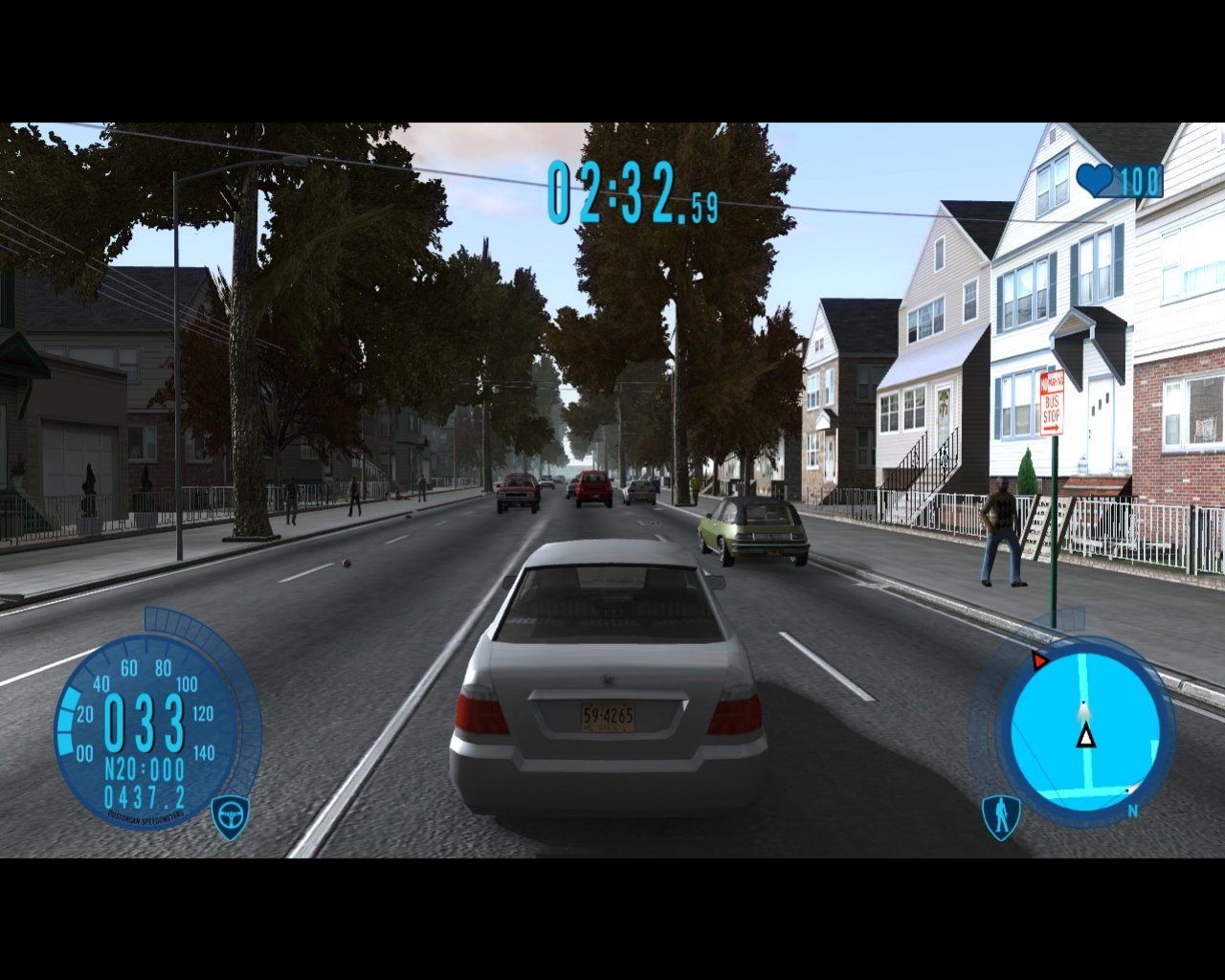Toggle the Dustorgan Speedometers branding label

[x=145, y=816]
